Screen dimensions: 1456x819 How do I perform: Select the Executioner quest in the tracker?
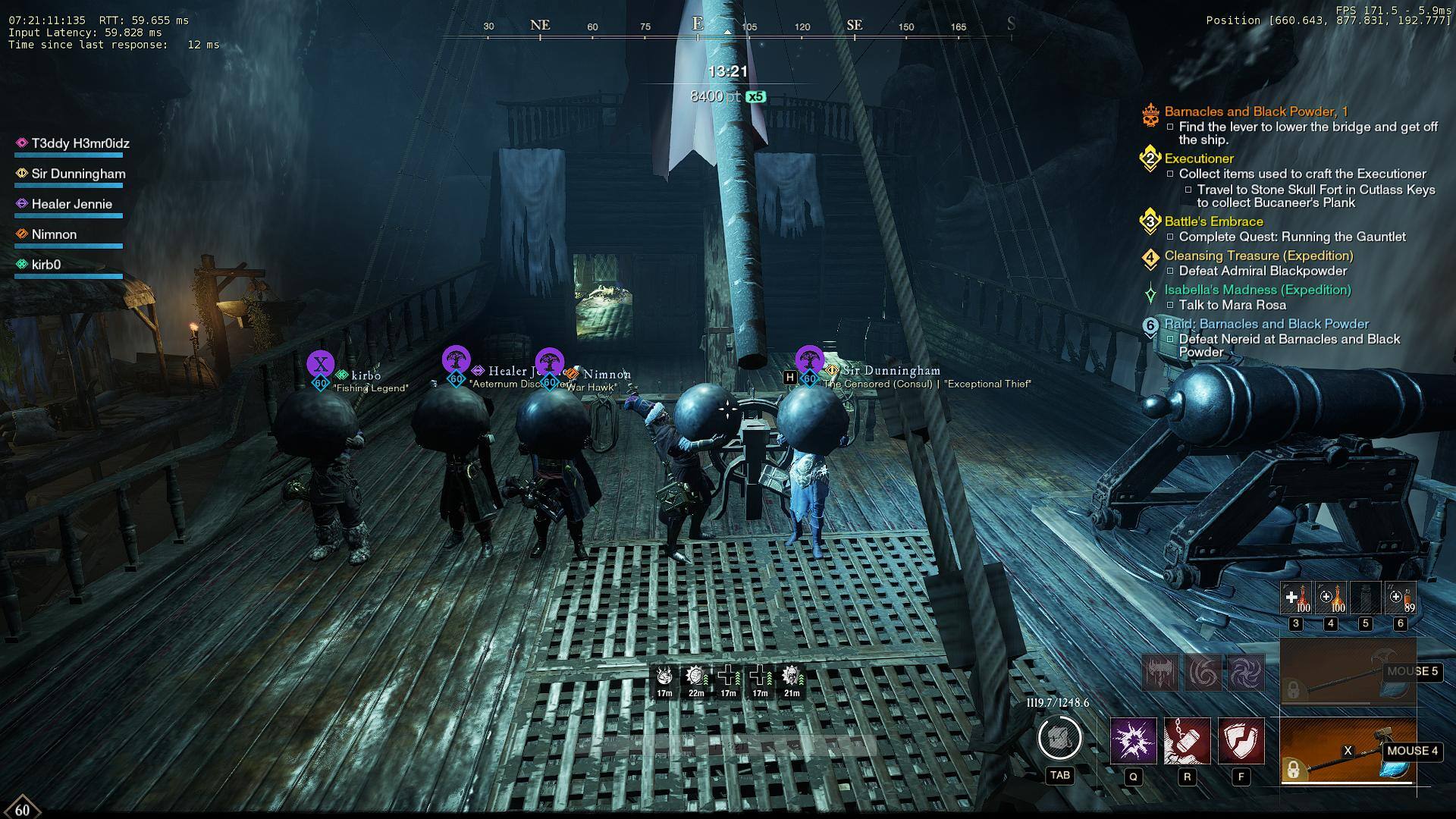[x=1199, y=158]
